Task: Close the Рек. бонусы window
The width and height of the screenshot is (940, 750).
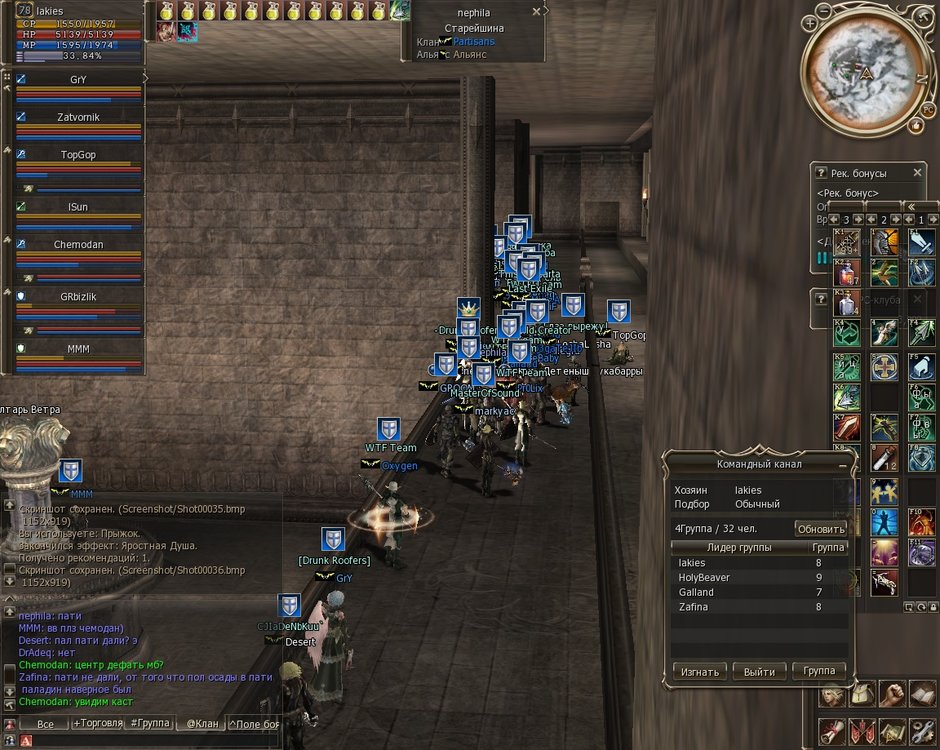Action: 917,173
